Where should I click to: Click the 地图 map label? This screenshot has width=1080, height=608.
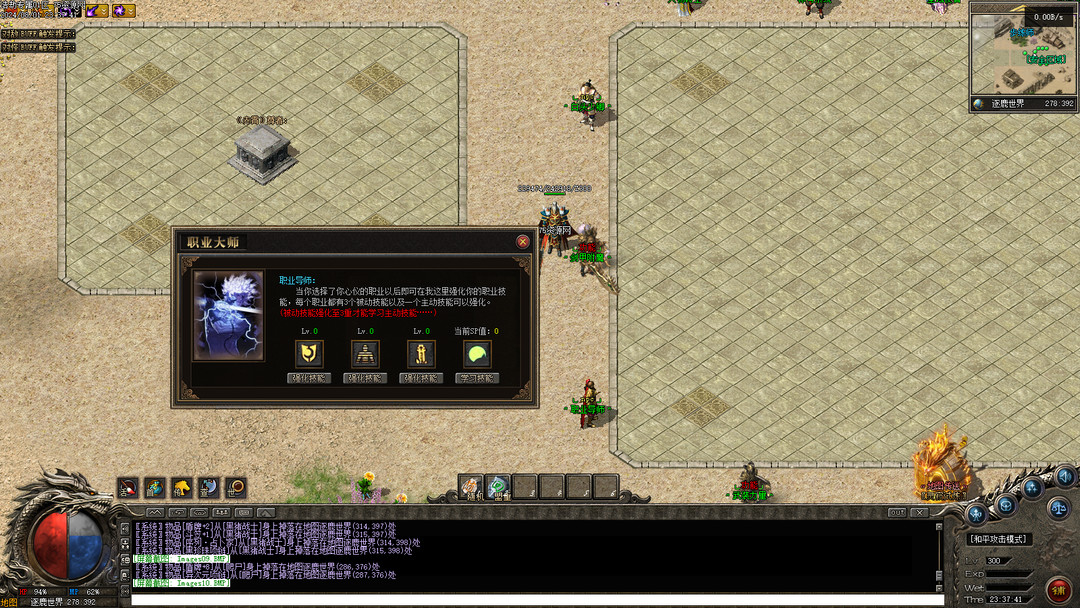pyautogui.click(x=9, y=602)
